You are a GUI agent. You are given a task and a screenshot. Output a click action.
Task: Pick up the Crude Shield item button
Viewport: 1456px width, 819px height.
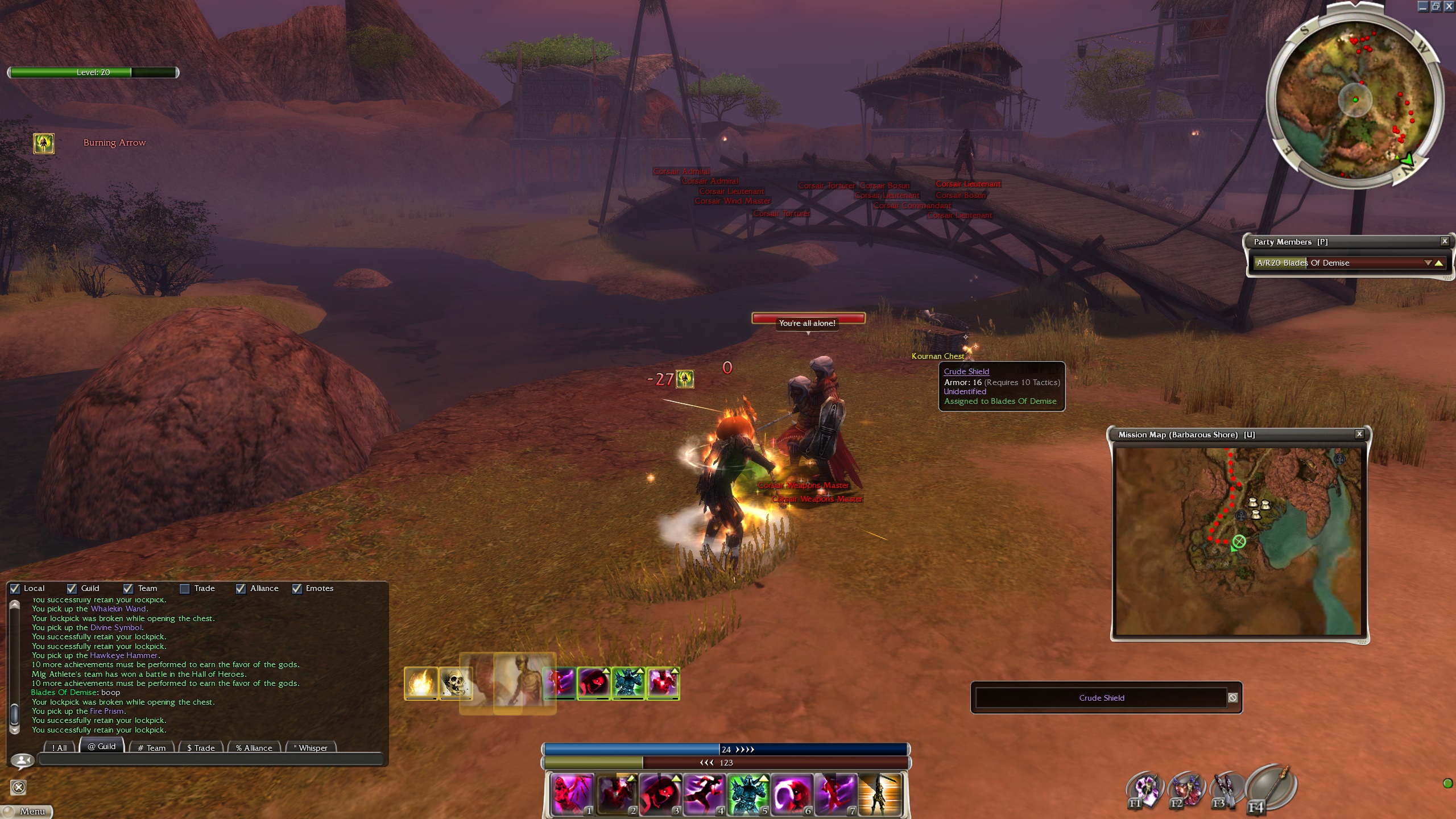point(1101,698)
